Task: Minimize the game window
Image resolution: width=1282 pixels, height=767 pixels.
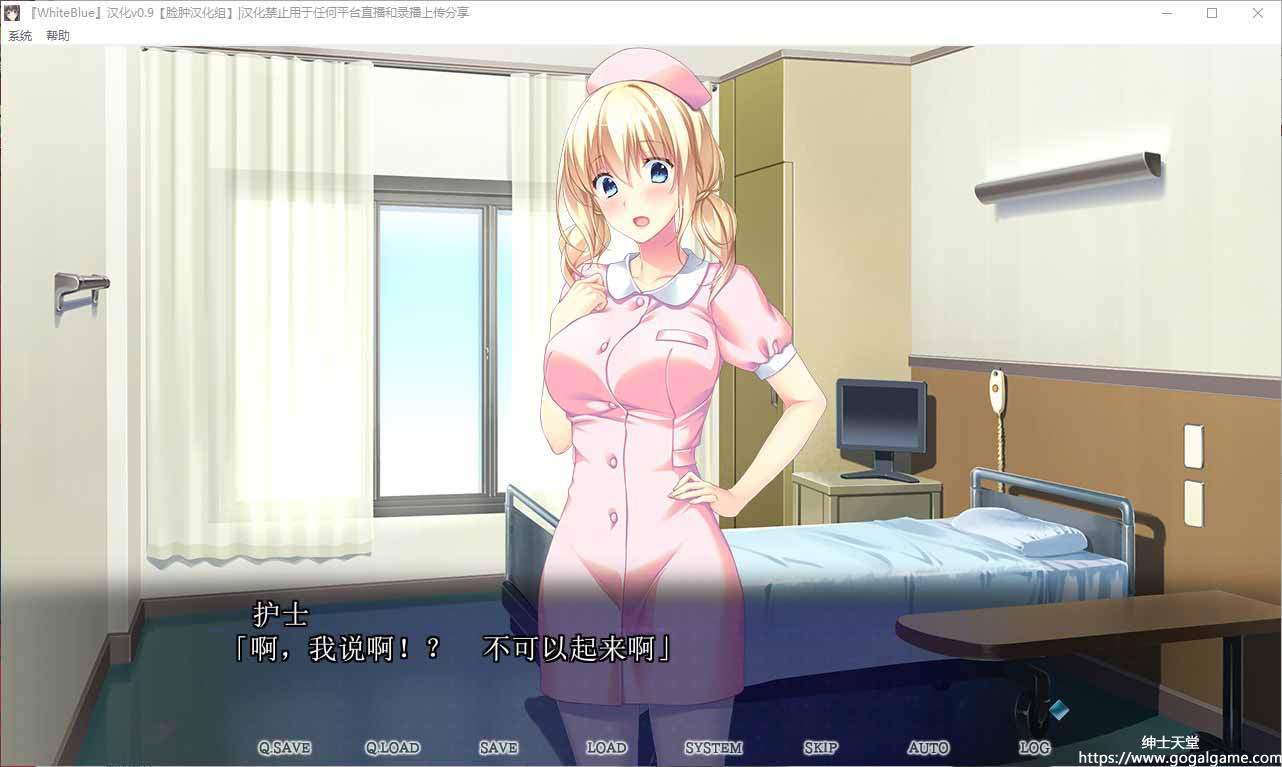Action: pyautogui.click(x=1166, y=13)
